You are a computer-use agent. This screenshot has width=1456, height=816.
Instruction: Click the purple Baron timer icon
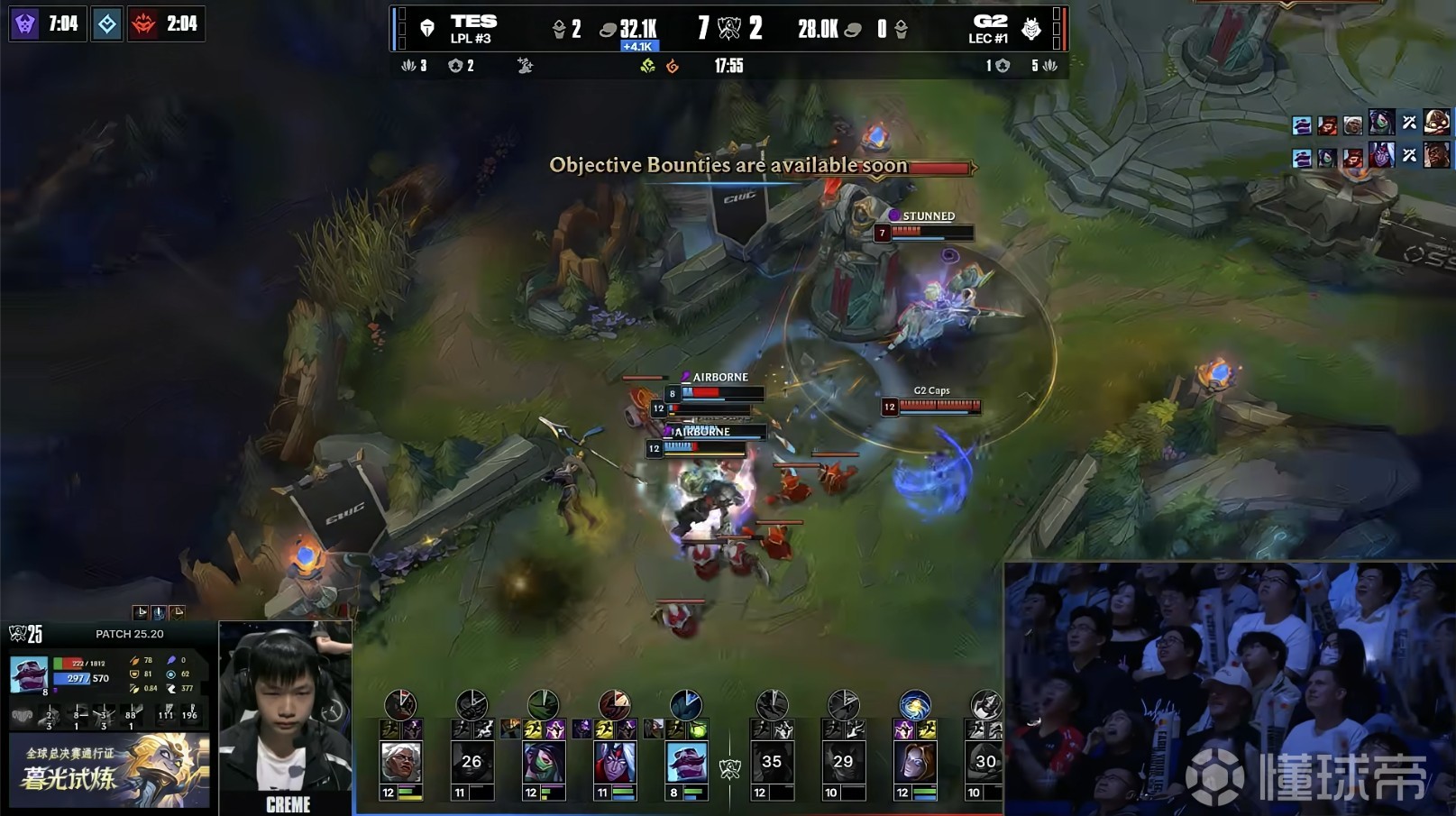[x=25, y=23]
